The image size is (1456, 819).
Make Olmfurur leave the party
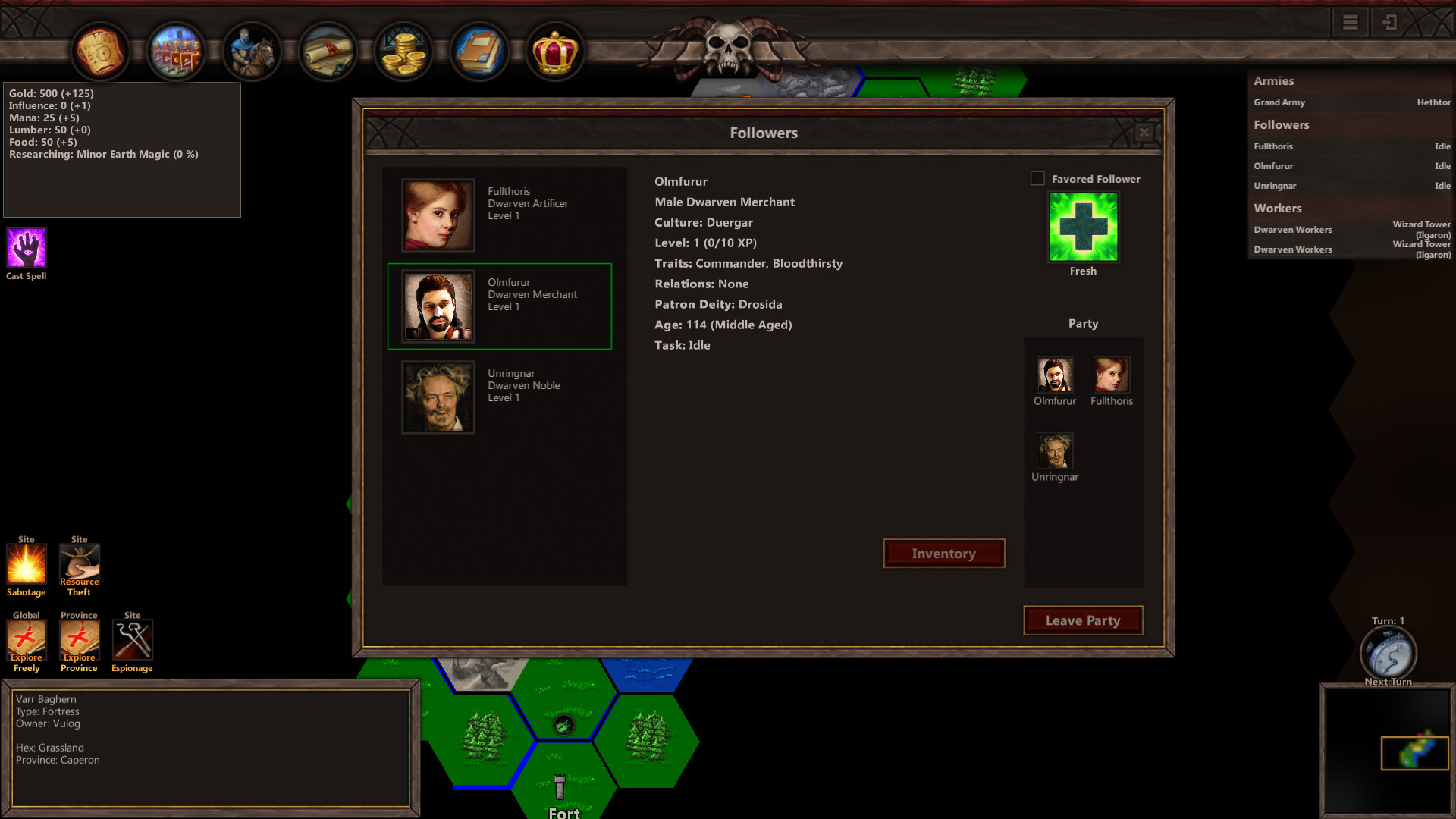tap(1083, 620)
